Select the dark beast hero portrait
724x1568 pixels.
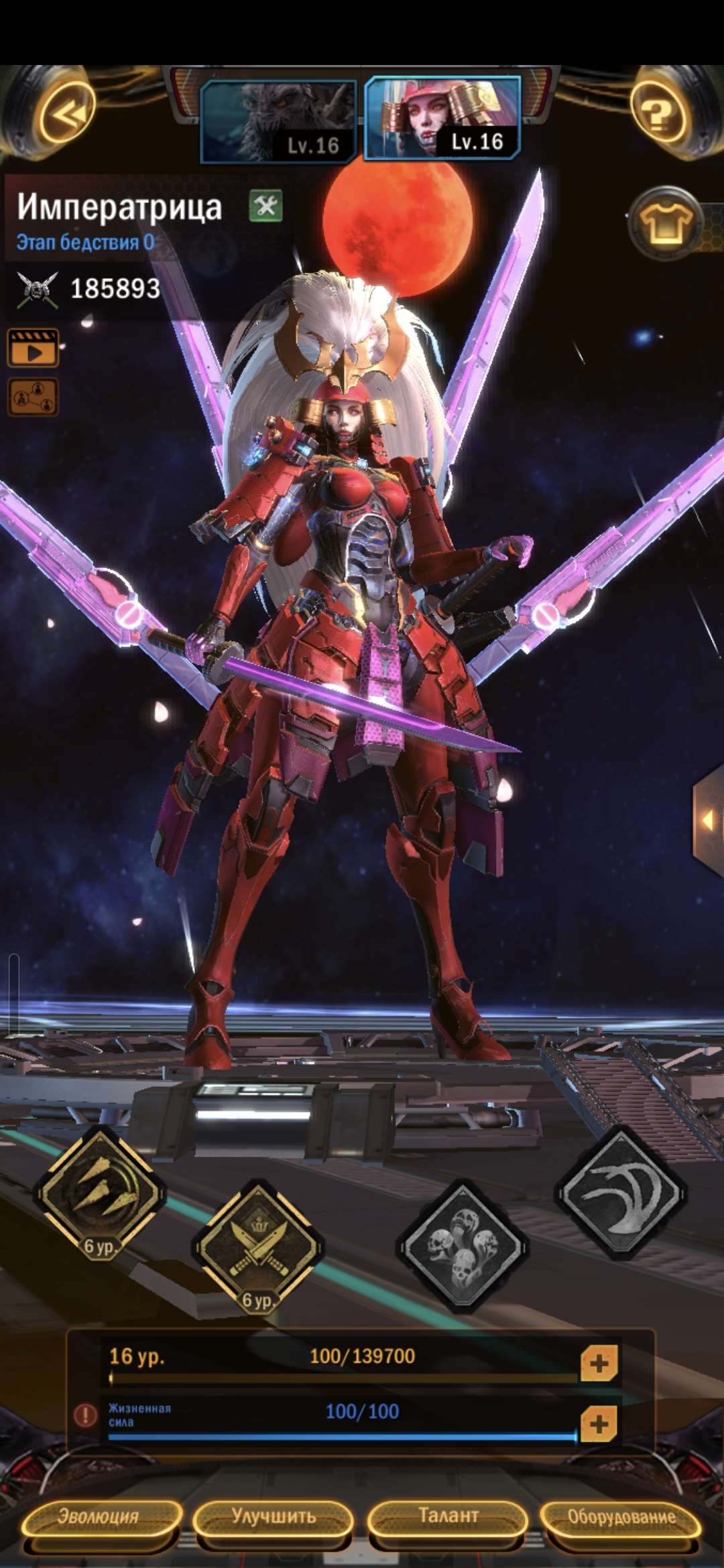tap(278, 121)
